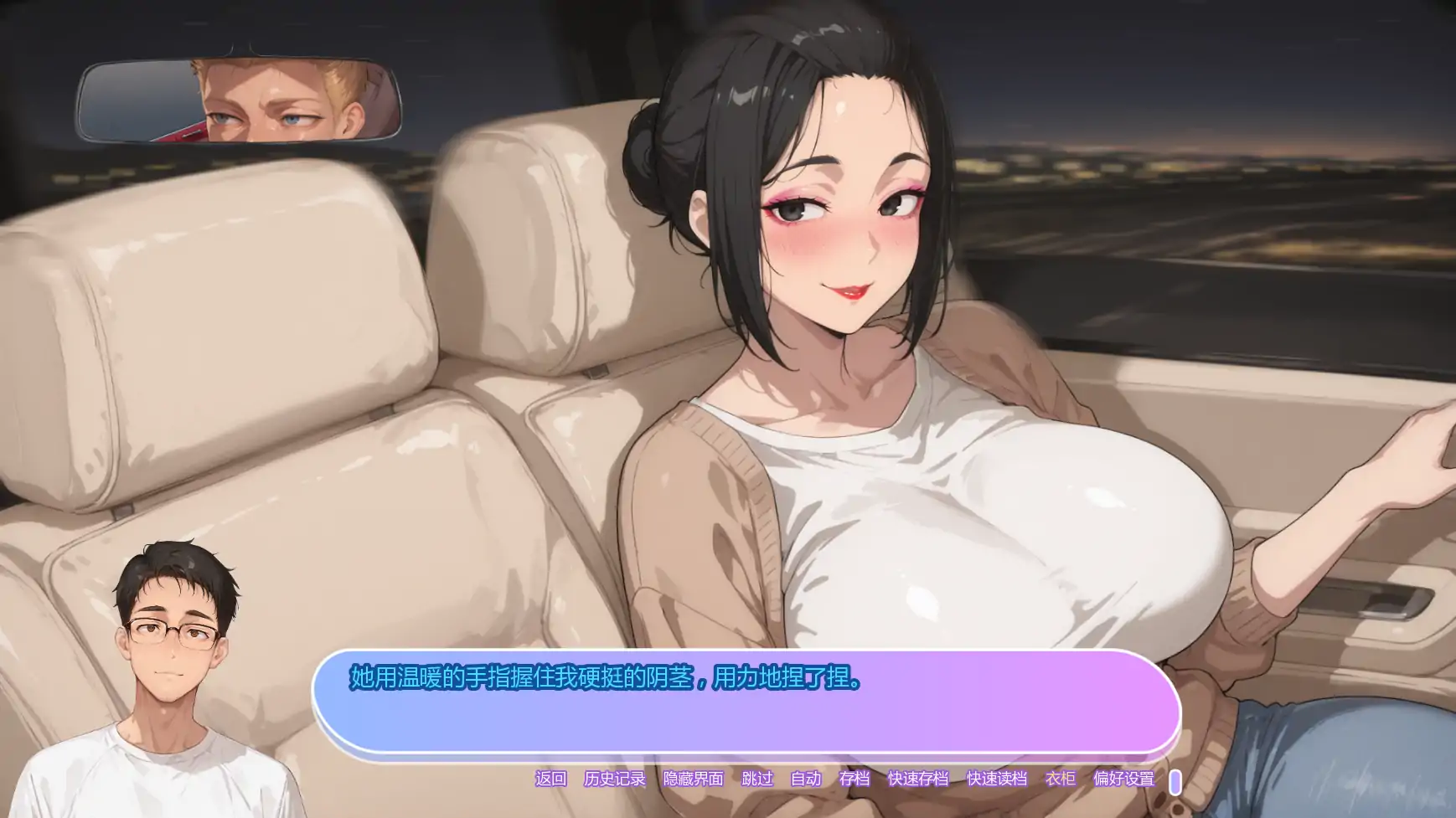打开“偏好设置”选项菜单
Screen dimensions: 1456x818
point(1125,779)
